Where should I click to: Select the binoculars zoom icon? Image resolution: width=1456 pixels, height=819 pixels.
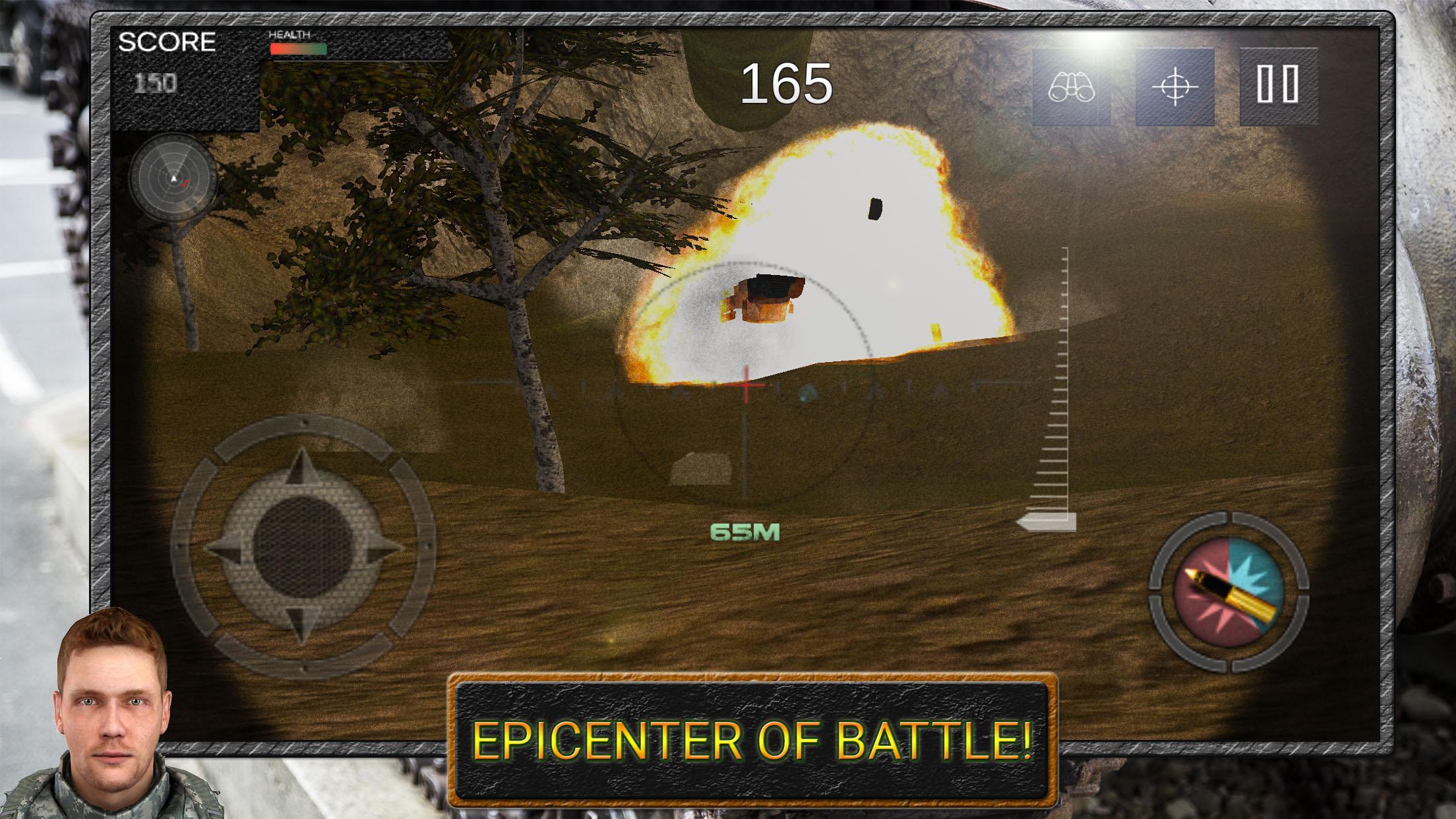click(x=1073, y=88)
